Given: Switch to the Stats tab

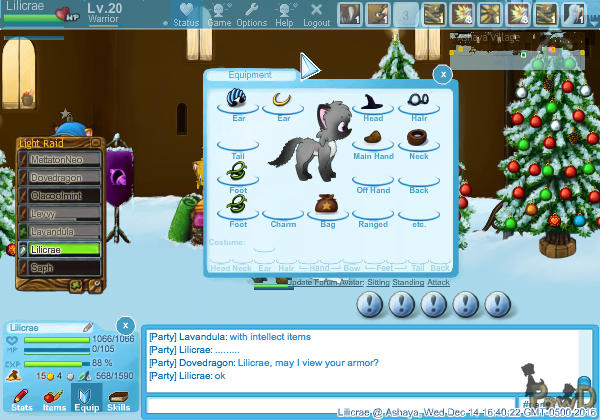Looking at the screenshot, I should pyautogui.click(x=21, y=398).
